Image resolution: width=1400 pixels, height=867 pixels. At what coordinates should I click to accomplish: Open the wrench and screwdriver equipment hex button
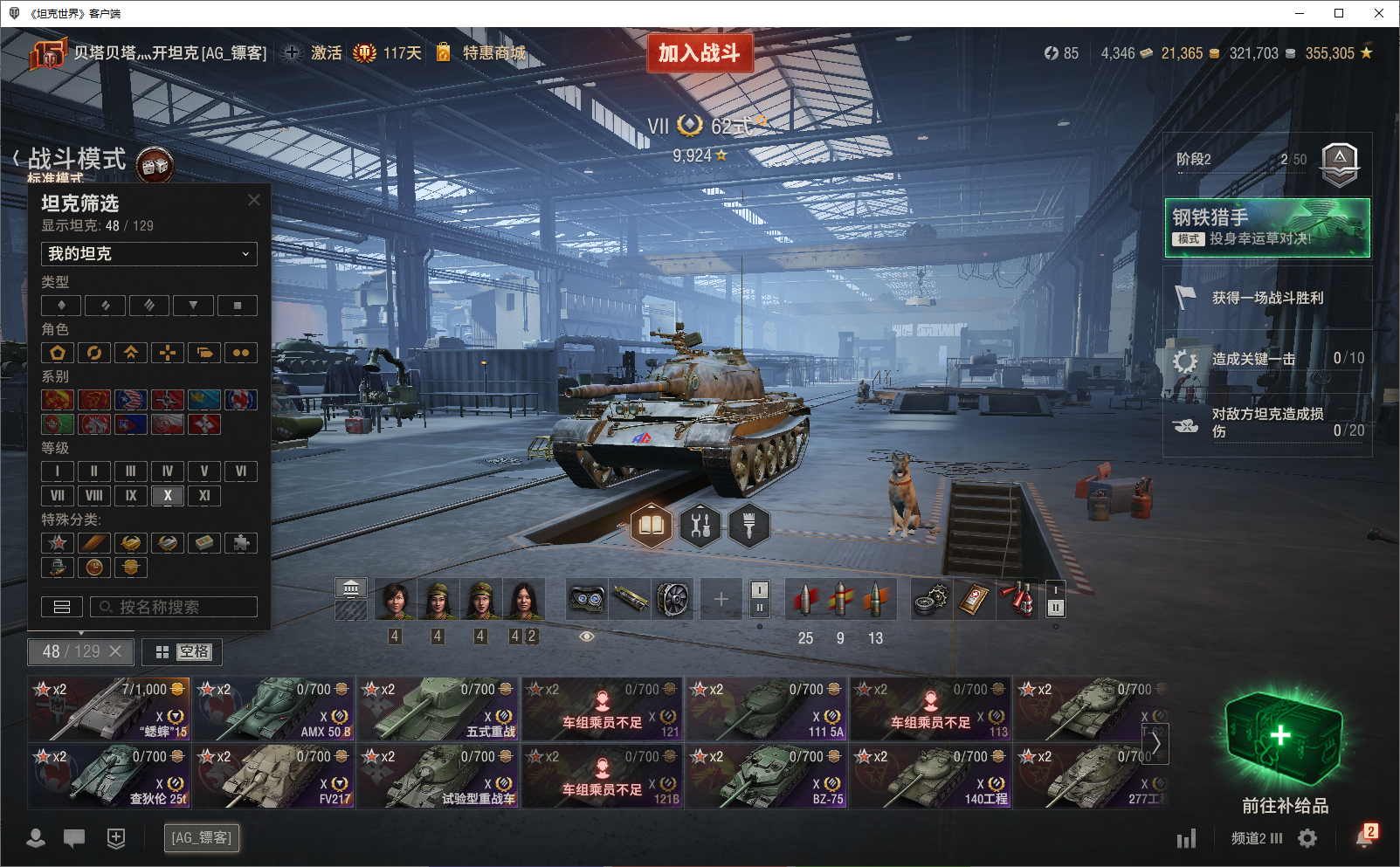coord(700,526)
